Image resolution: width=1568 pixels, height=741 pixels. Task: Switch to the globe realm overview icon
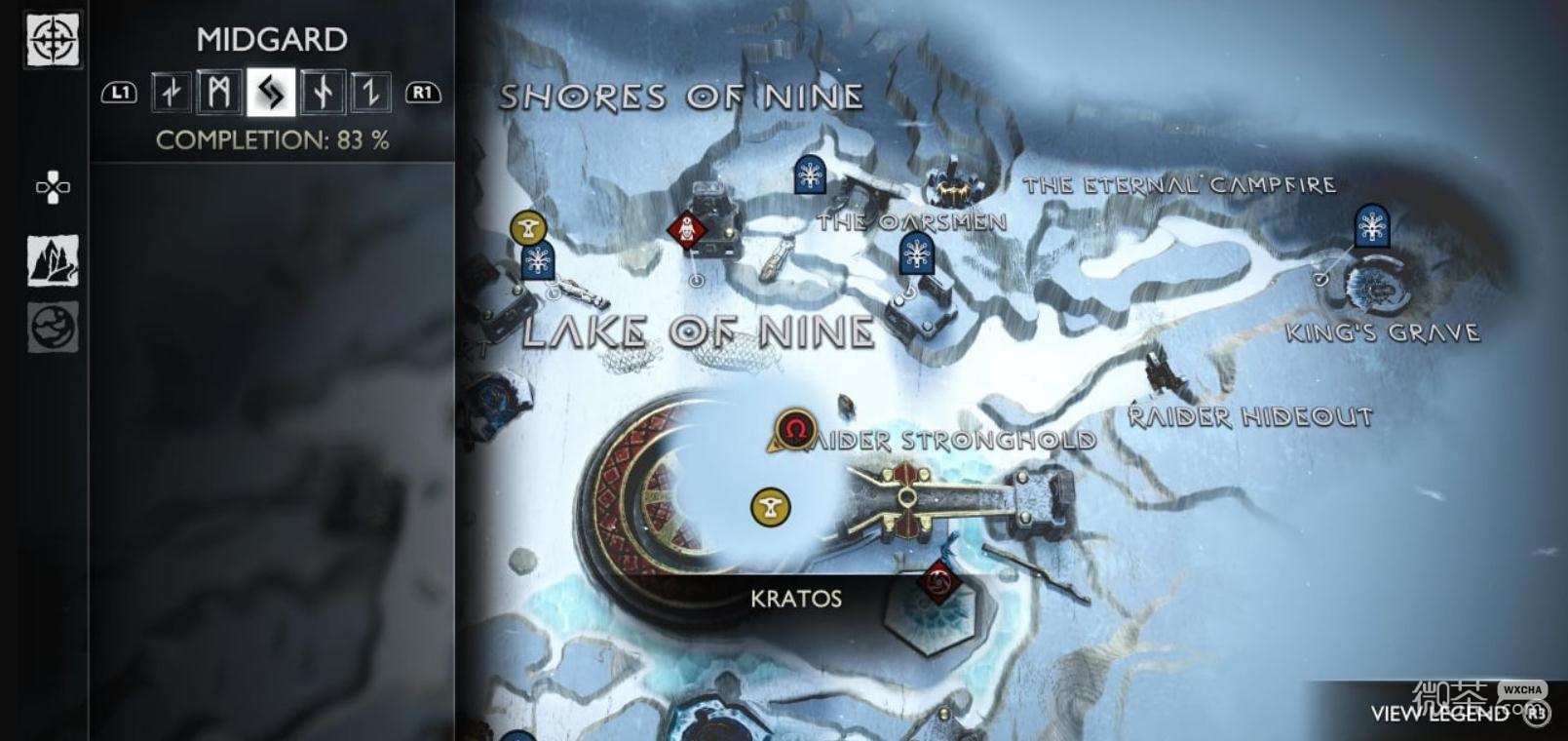(53, 328)
